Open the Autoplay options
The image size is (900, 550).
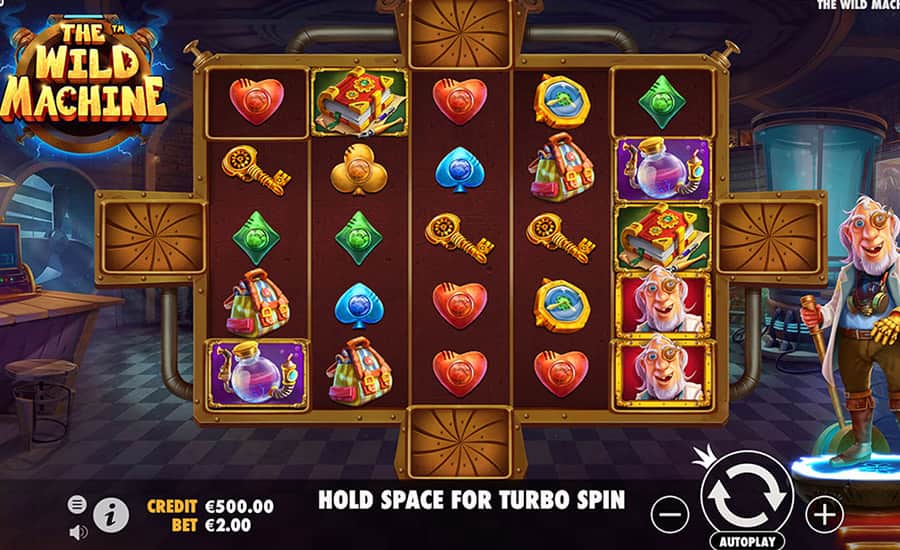[747, 541]
